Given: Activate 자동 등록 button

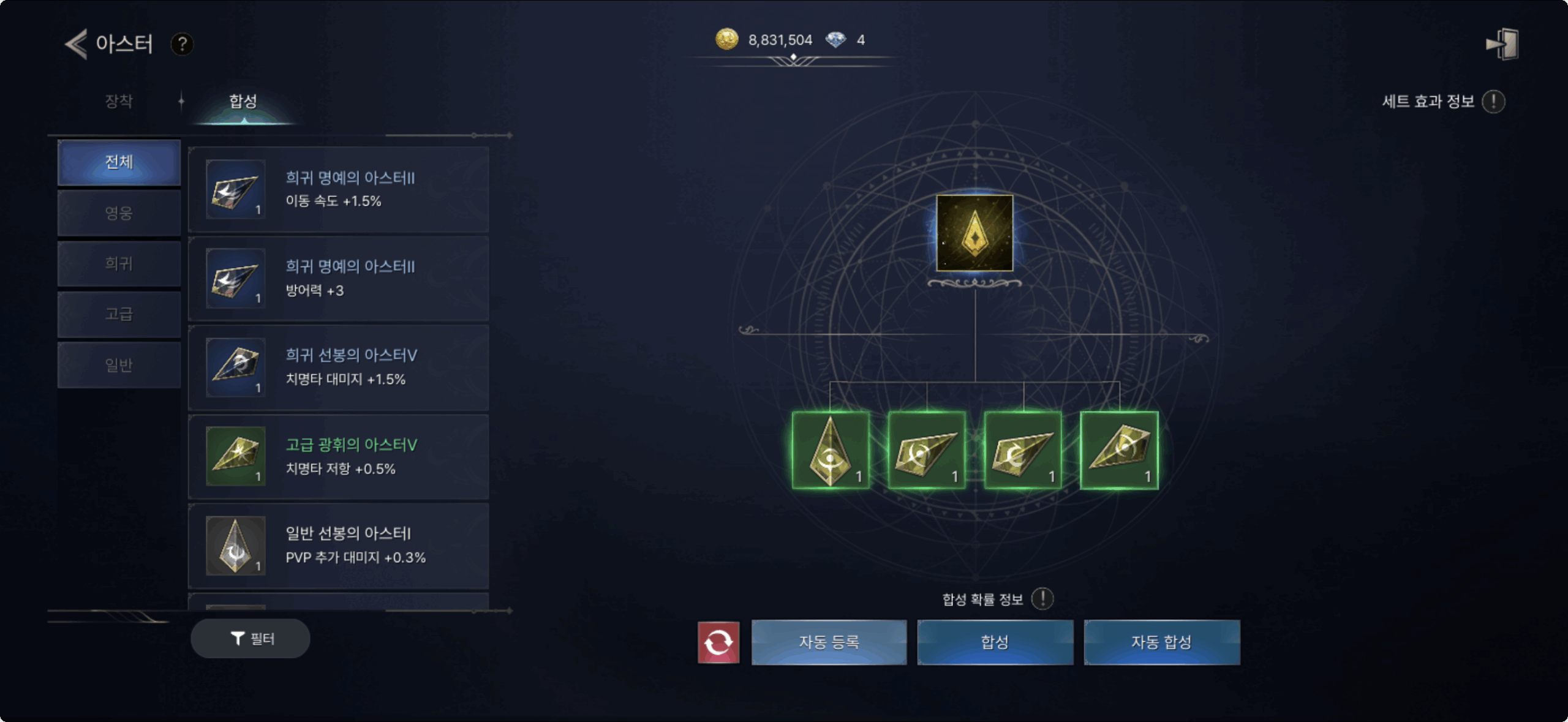Looking at the screenshot, I should click(829, 642).
